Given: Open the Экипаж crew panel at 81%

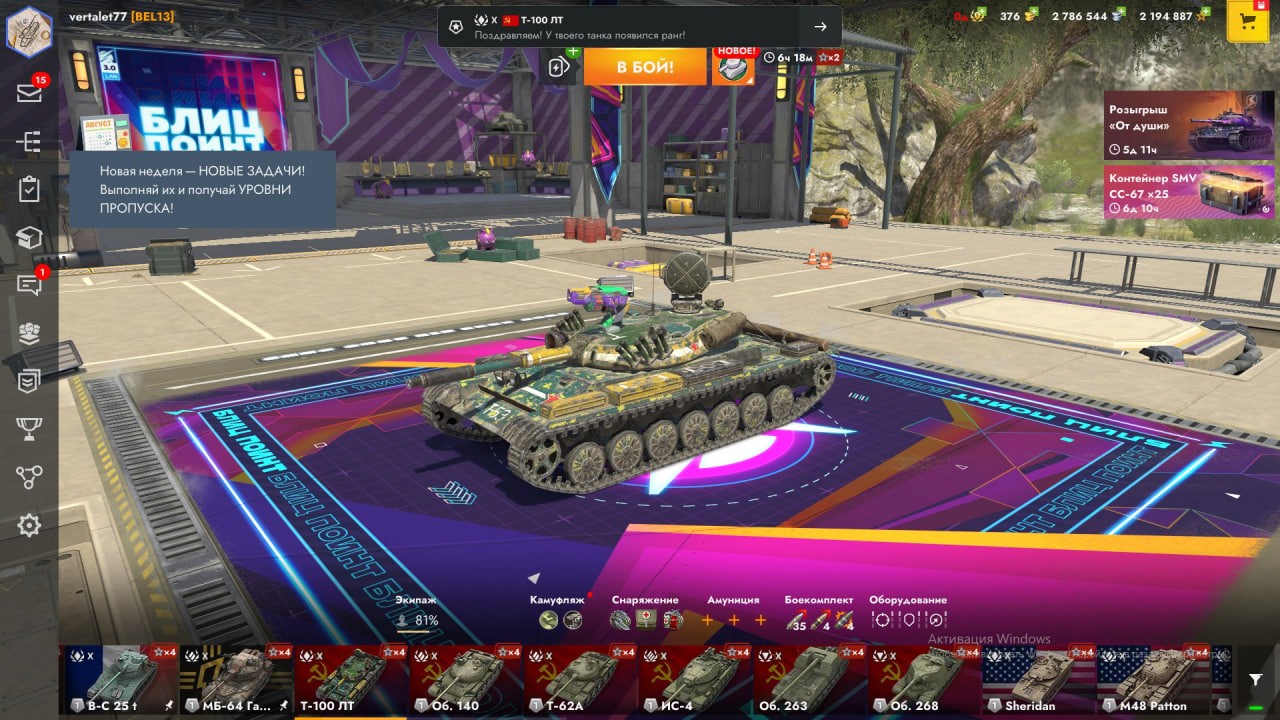Looking at the screenshot, I should coord(417,612).
